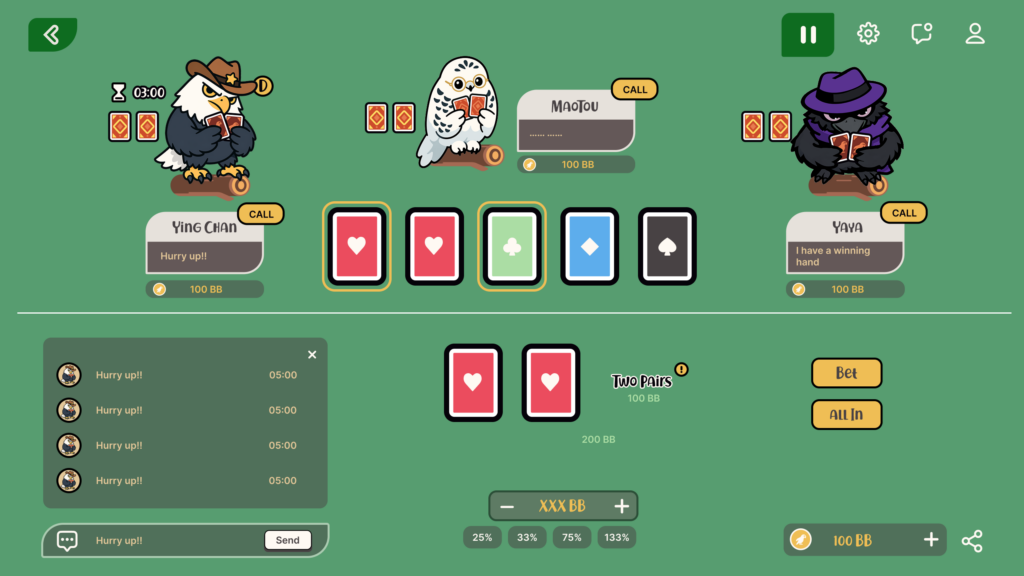Select the 75% bet preset

[x=572, y=538]
